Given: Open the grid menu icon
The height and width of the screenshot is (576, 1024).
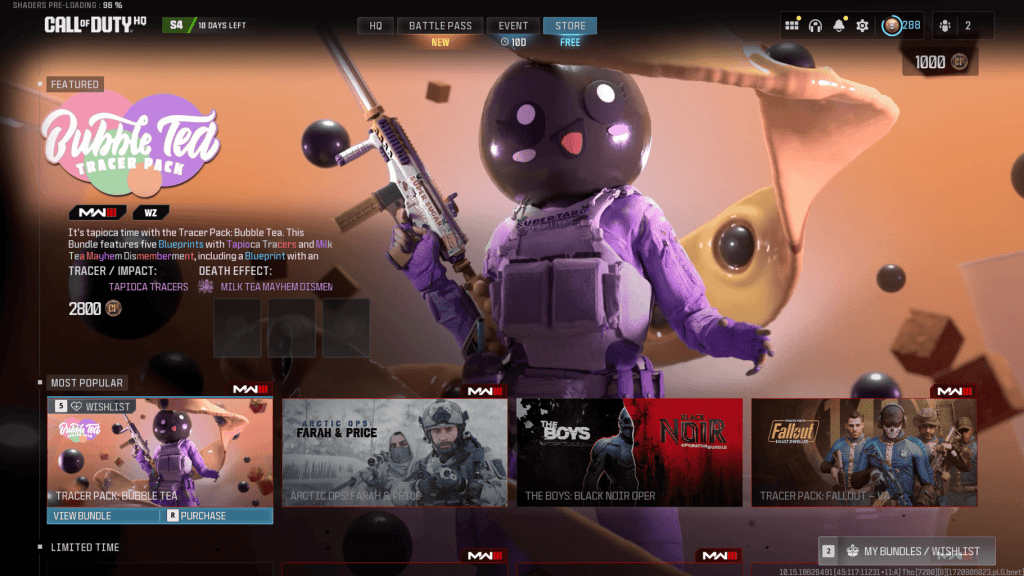Looking at the screenshot, I should coord(792,25).
